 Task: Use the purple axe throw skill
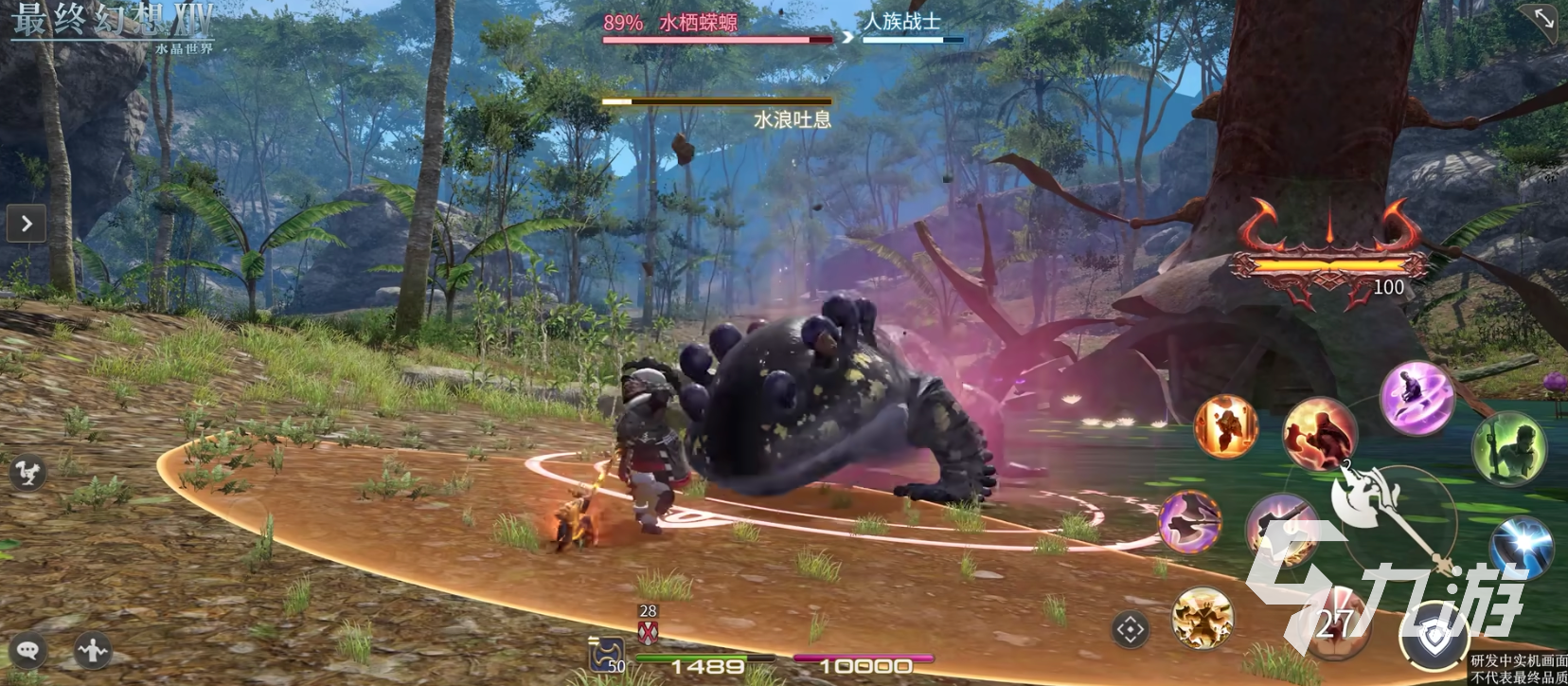pos(1189,522)
